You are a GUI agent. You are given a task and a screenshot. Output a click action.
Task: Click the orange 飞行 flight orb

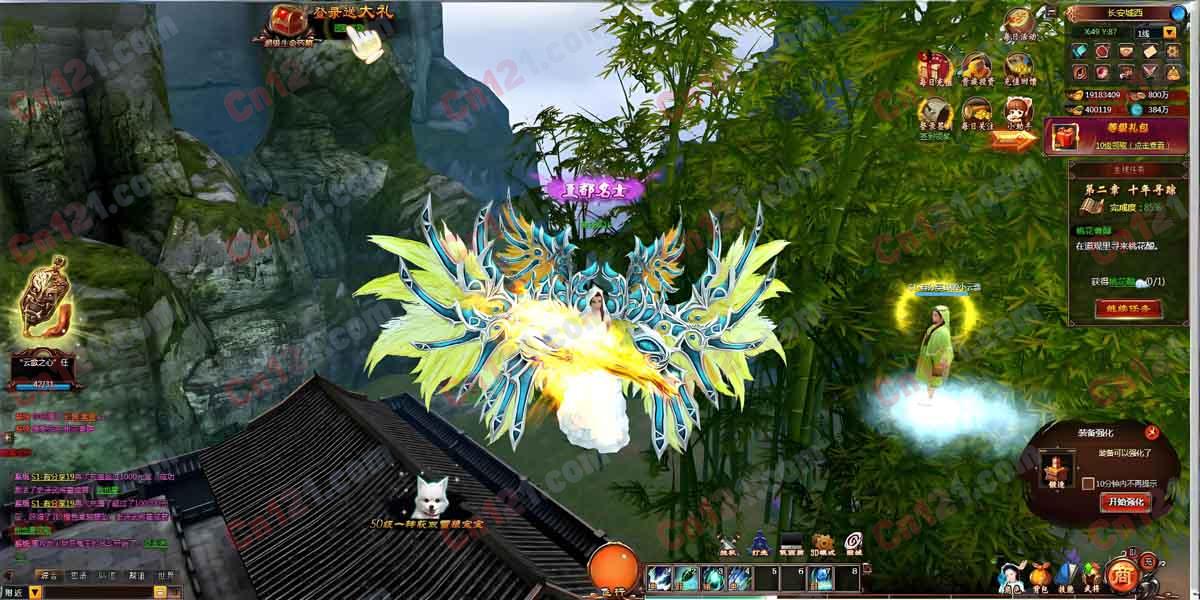614,567
